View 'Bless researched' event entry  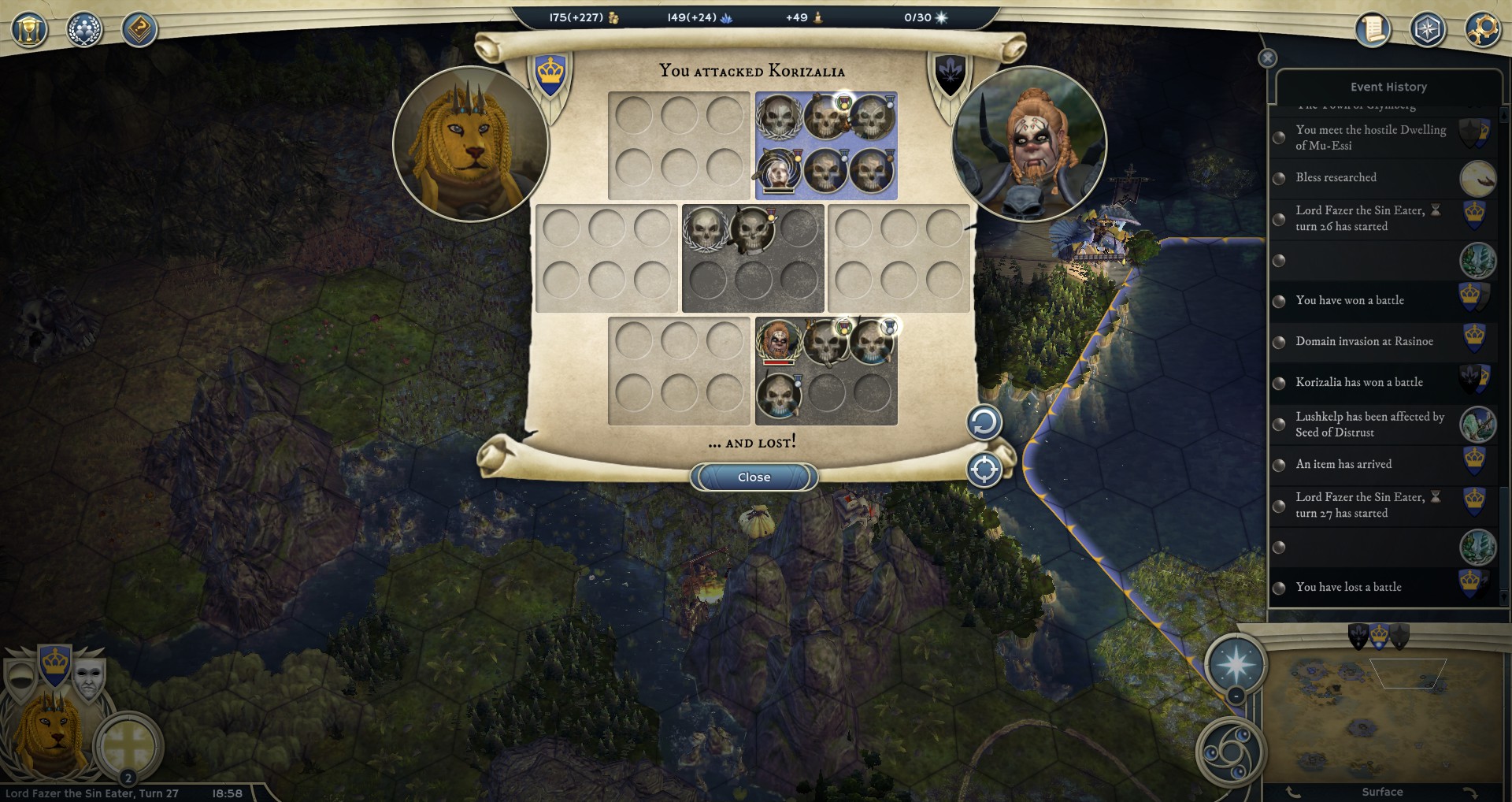coord(1336,177)
